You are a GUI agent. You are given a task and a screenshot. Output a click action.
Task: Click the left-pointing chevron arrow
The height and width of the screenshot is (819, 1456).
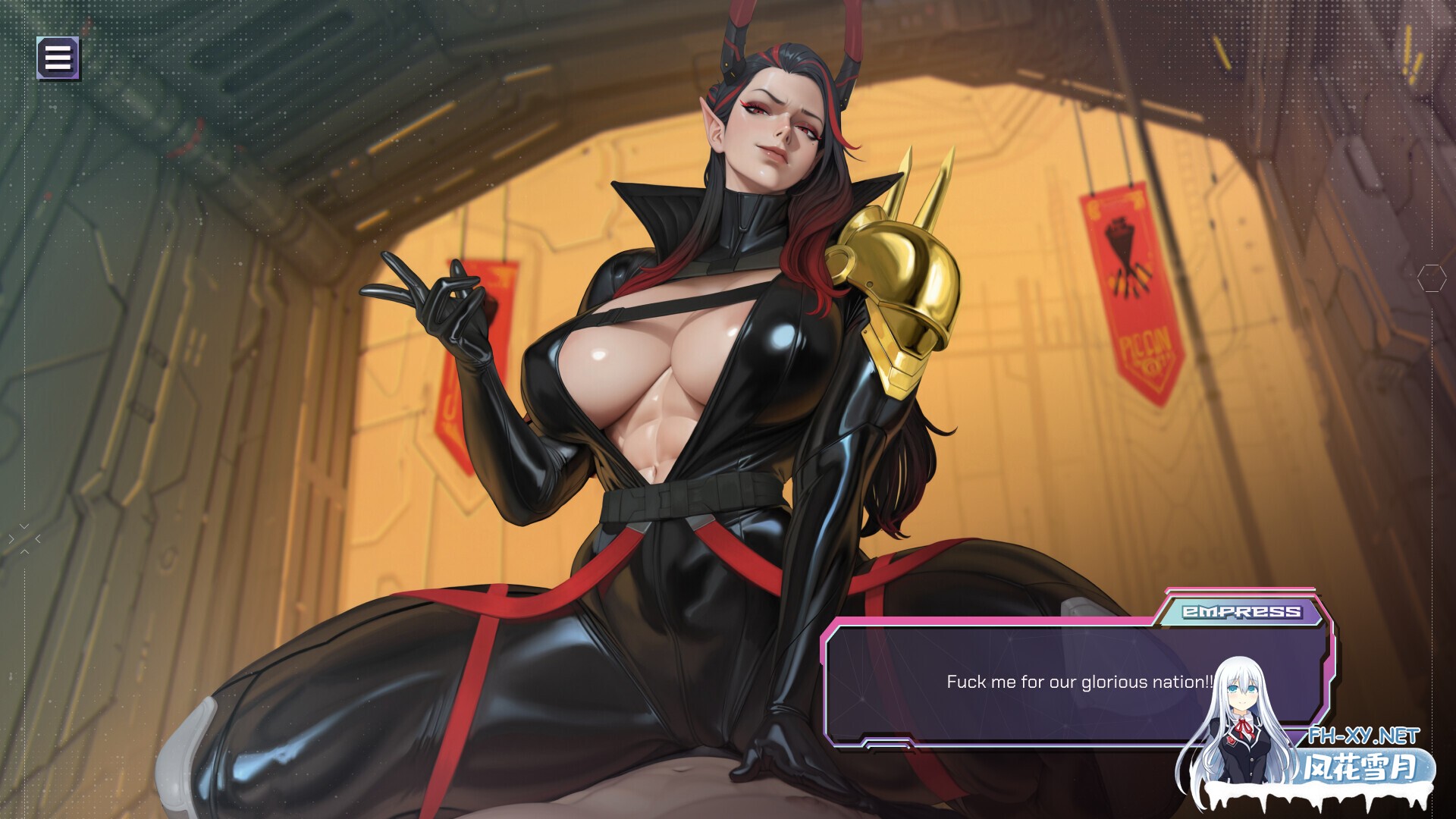38,539
